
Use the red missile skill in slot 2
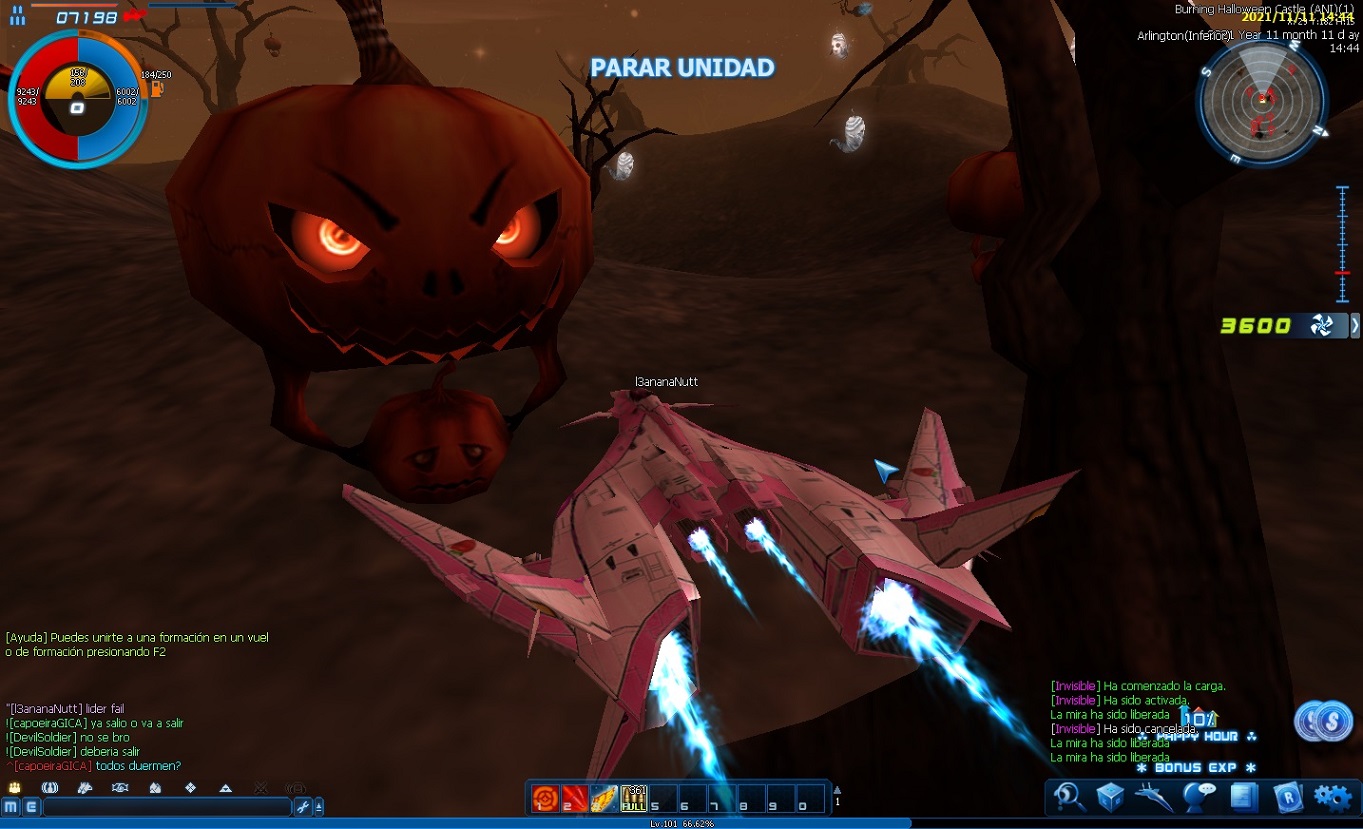click(x=574, y=798)
